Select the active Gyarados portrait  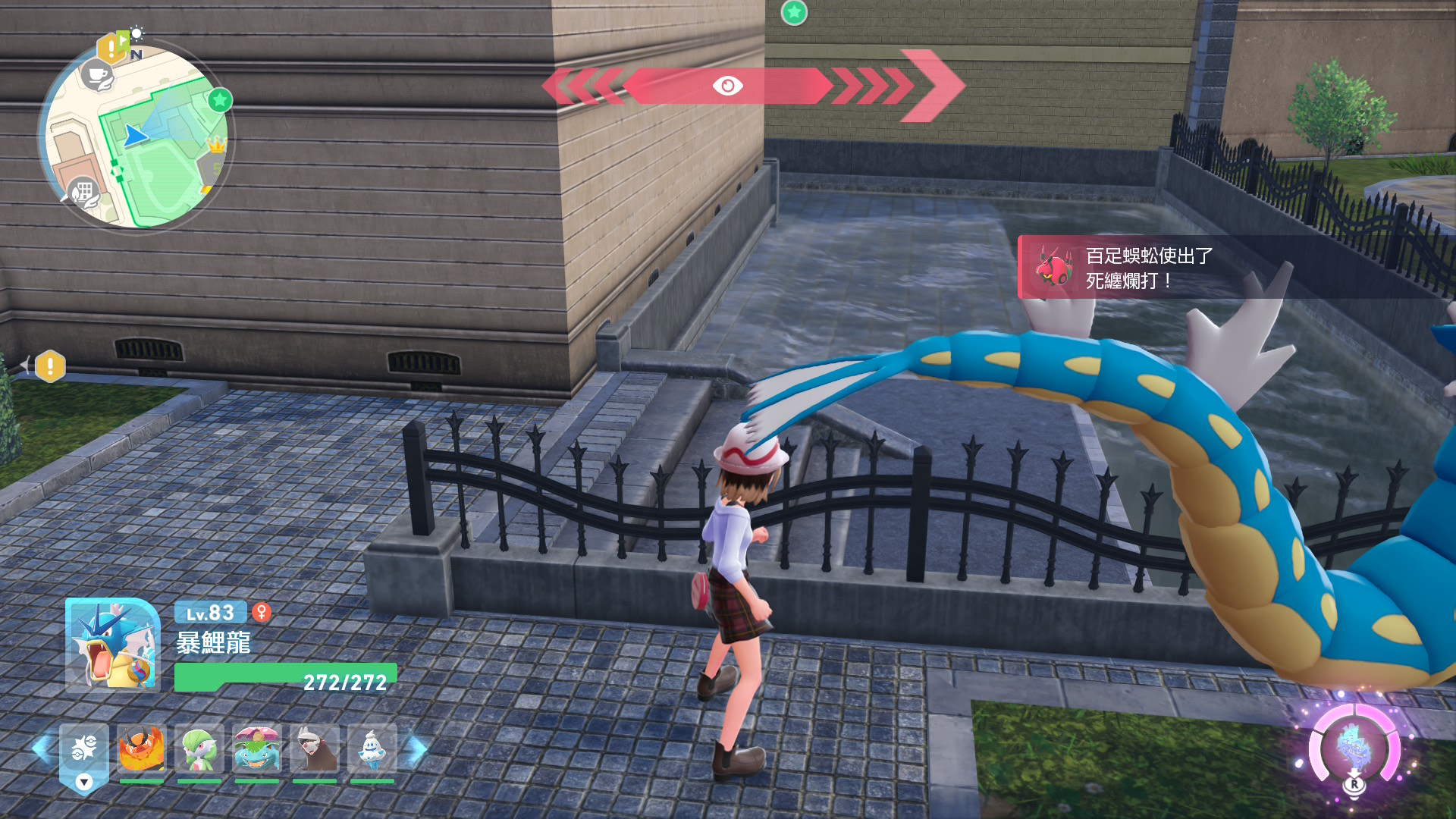(112, 645)
